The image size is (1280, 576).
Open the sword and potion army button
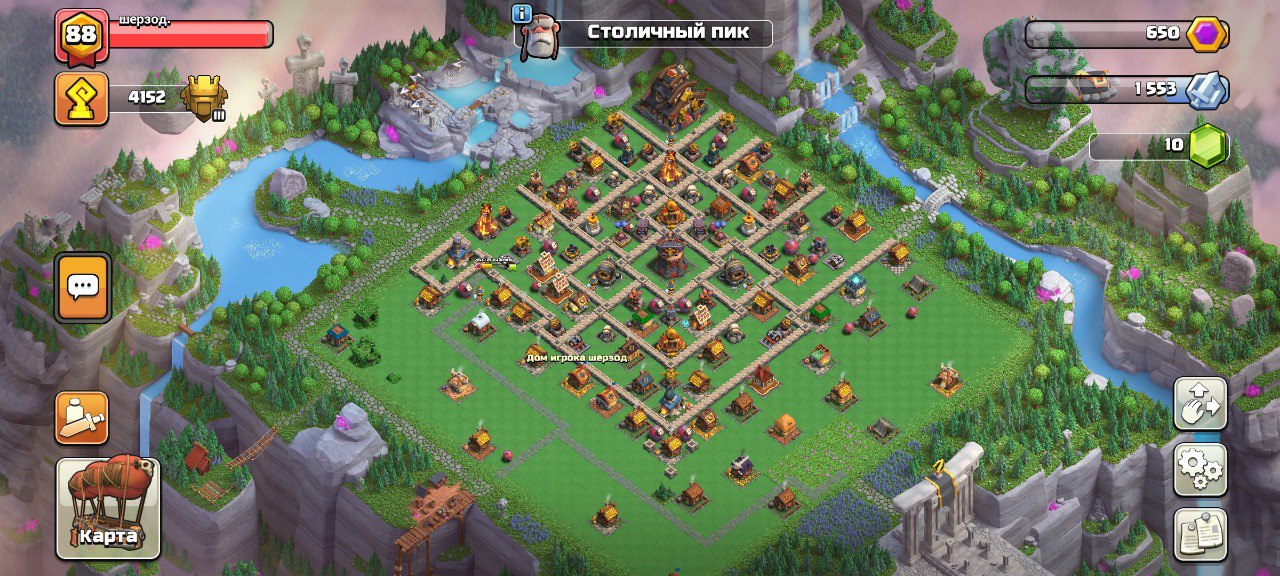click(82, 418)
